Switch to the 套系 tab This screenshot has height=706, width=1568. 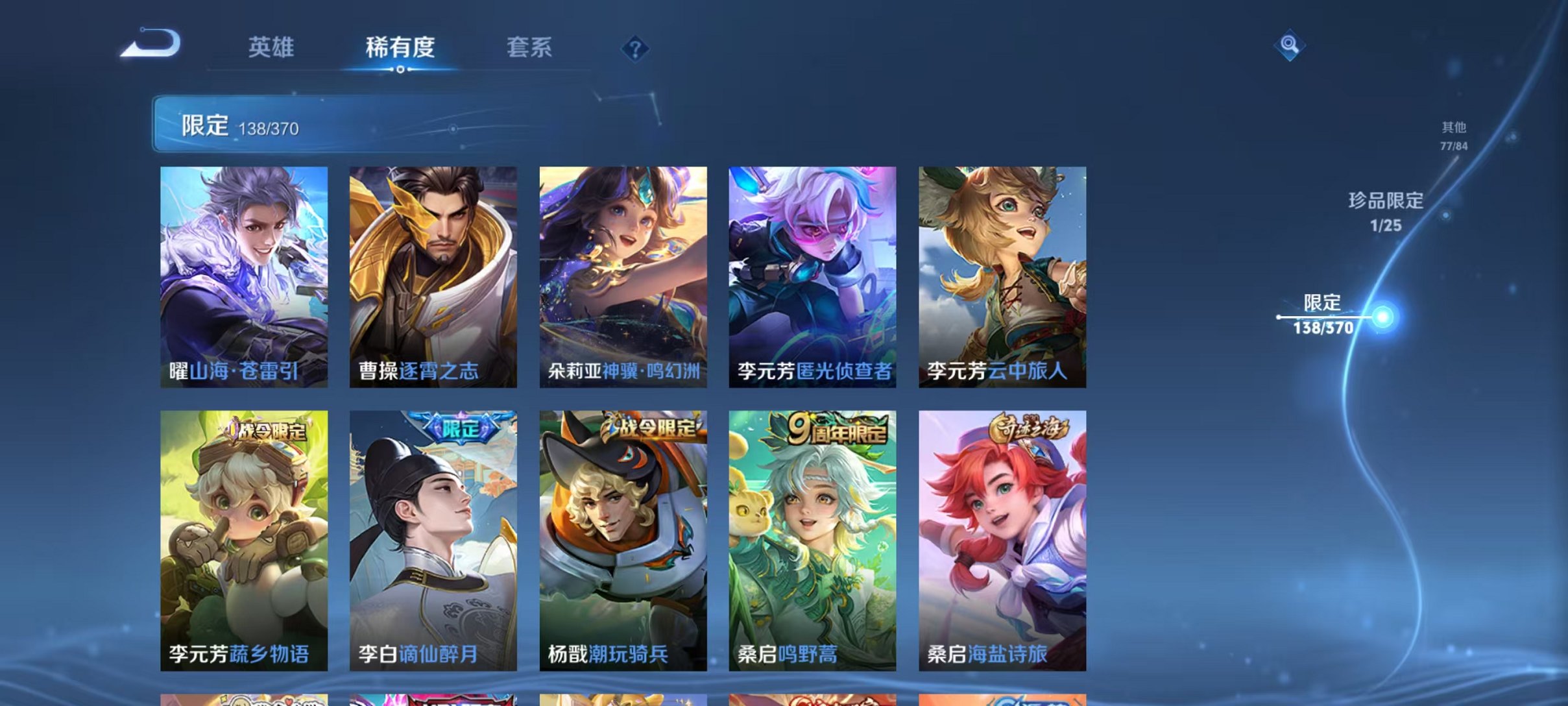click(x=529, y=47)
